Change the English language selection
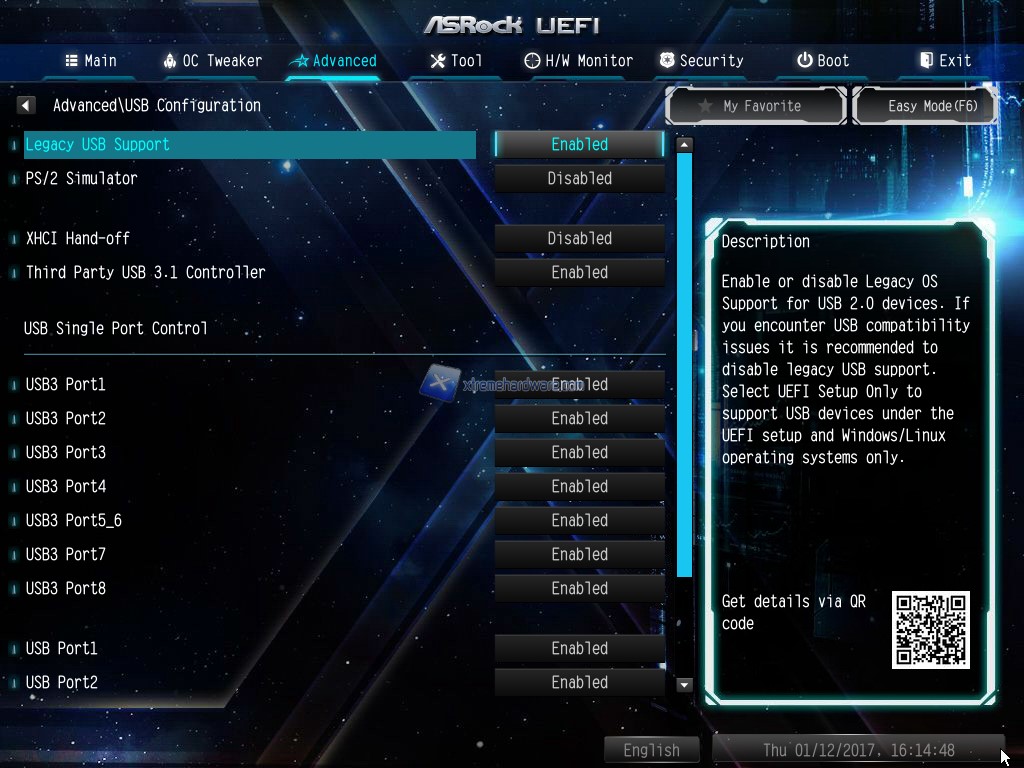 point(651,750)
